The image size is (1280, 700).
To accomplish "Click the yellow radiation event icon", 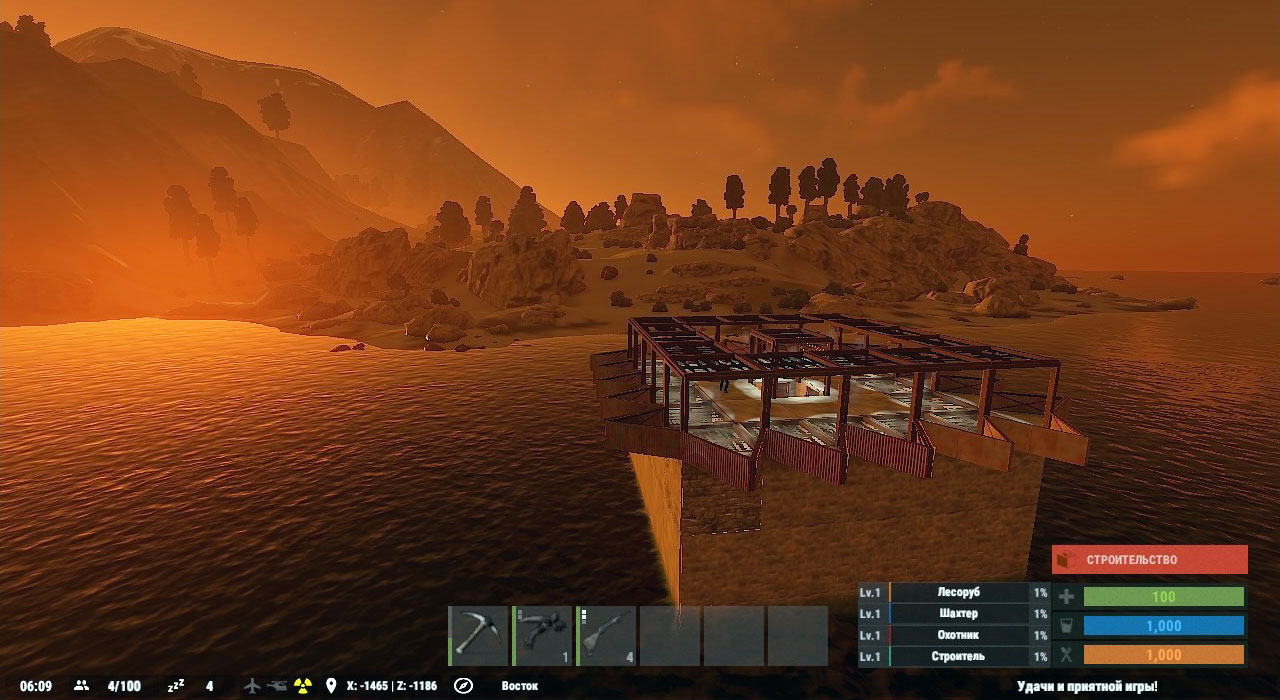I will (303, 686).
